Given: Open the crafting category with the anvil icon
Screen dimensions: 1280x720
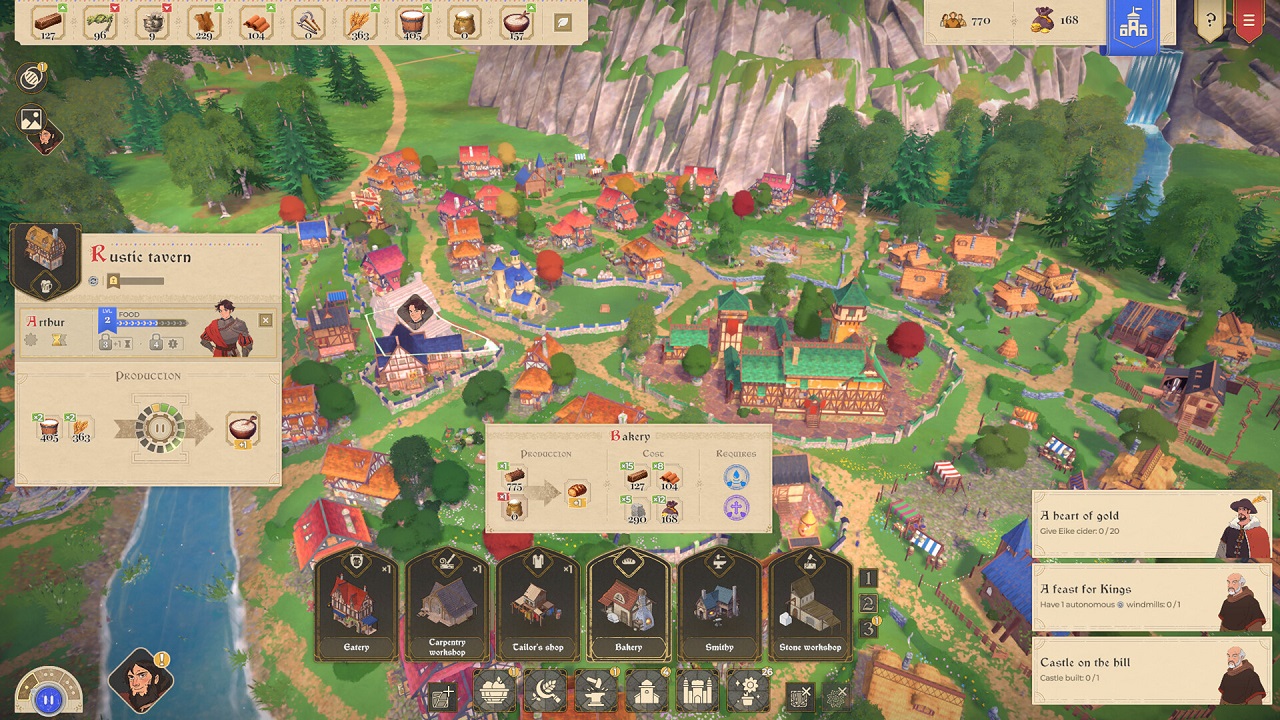Looking at the screenshot, I should pos(594,692).
